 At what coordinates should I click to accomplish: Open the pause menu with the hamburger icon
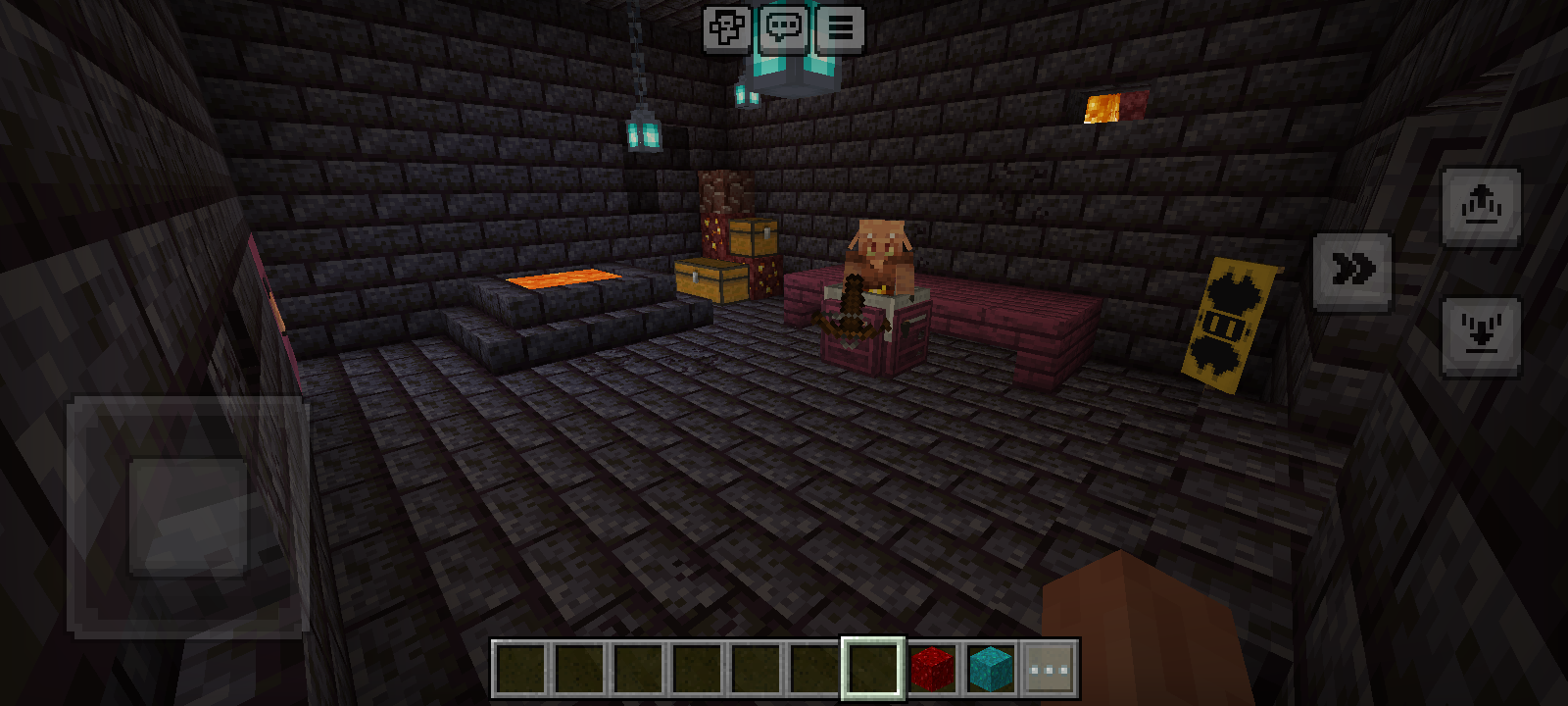tap(841, 28)
